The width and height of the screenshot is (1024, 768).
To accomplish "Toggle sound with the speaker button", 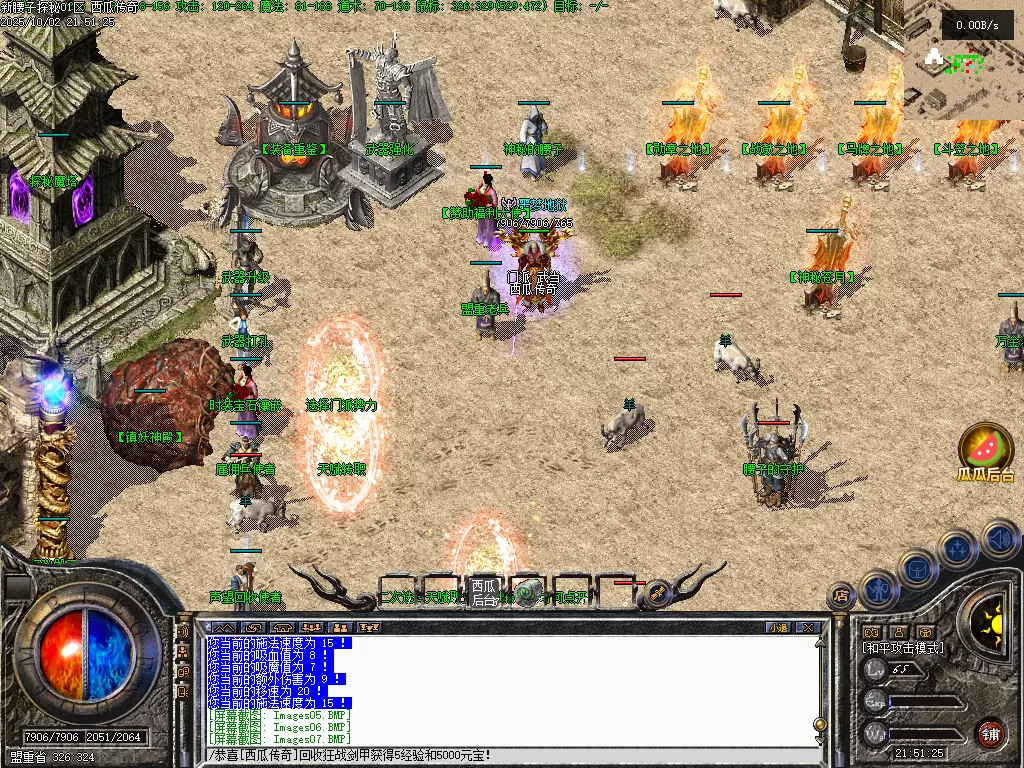I will tap(1000, 540).
